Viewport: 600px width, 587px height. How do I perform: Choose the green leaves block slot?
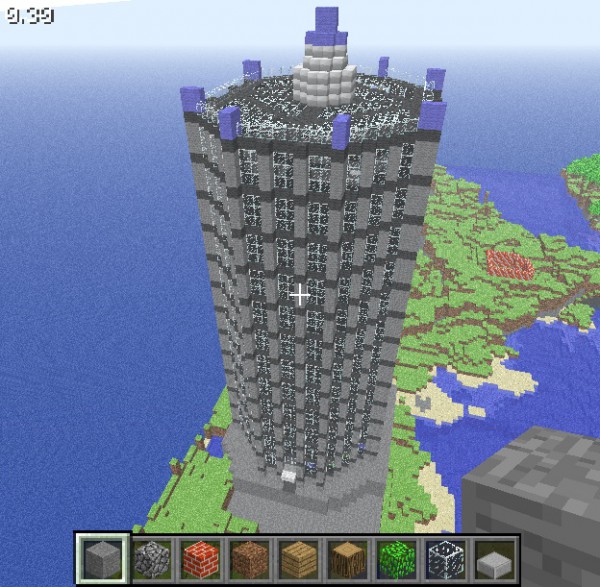[x=395, y=558]
